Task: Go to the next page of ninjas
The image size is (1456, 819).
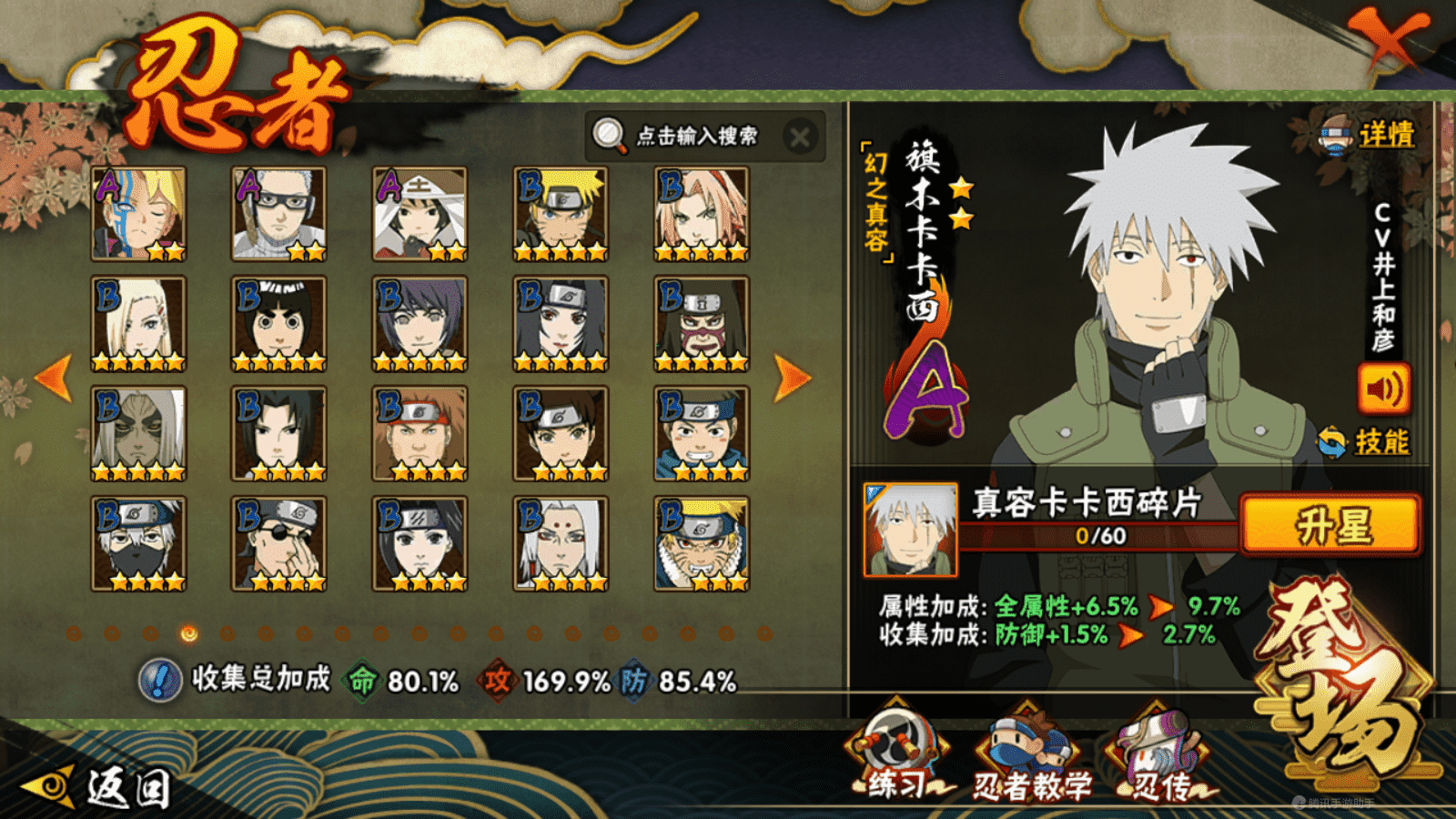Action: pyautogui.click(x=792, y=378)
